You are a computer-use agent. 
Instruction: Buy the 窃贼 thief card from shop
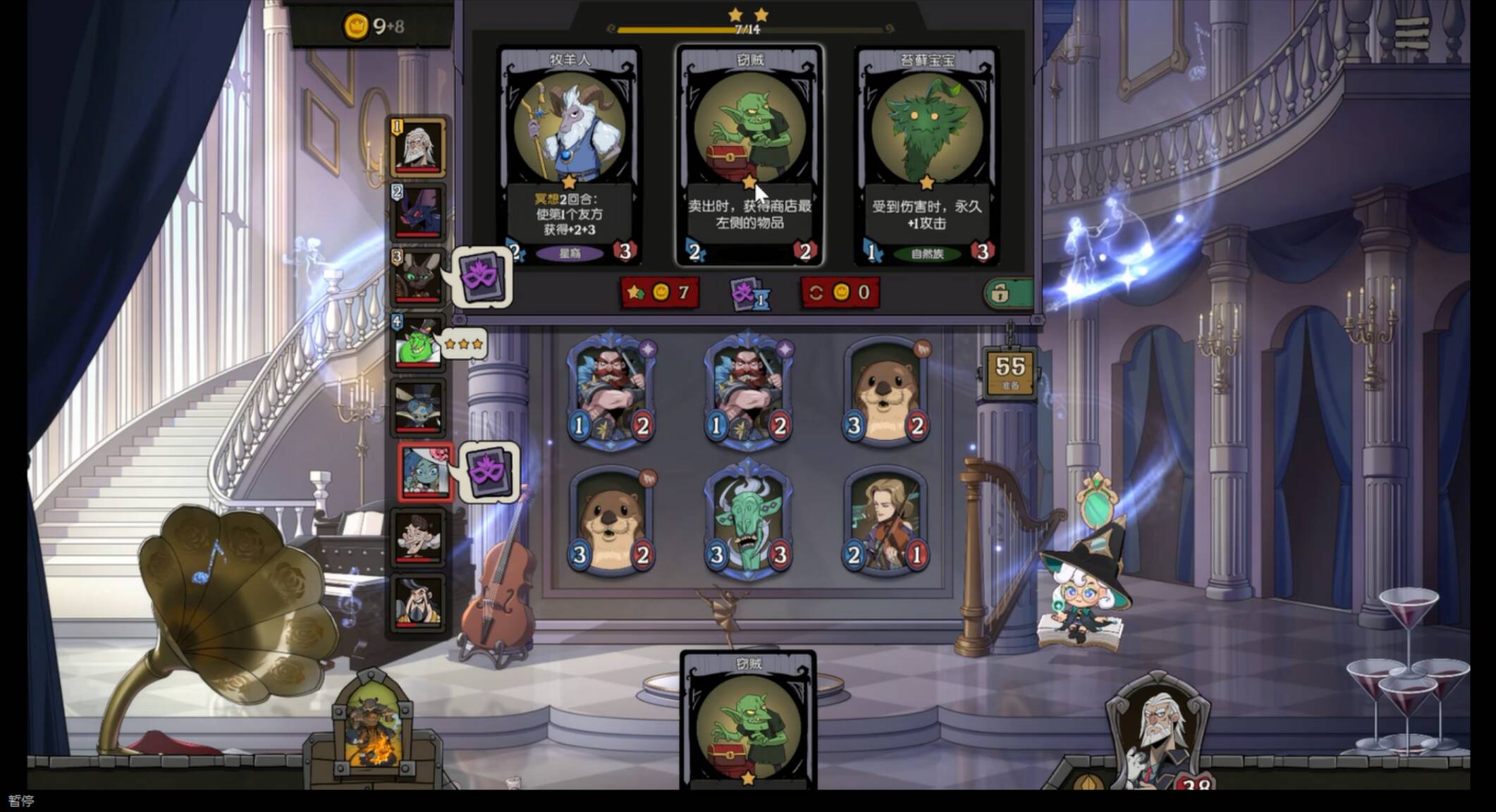point(749,156)
